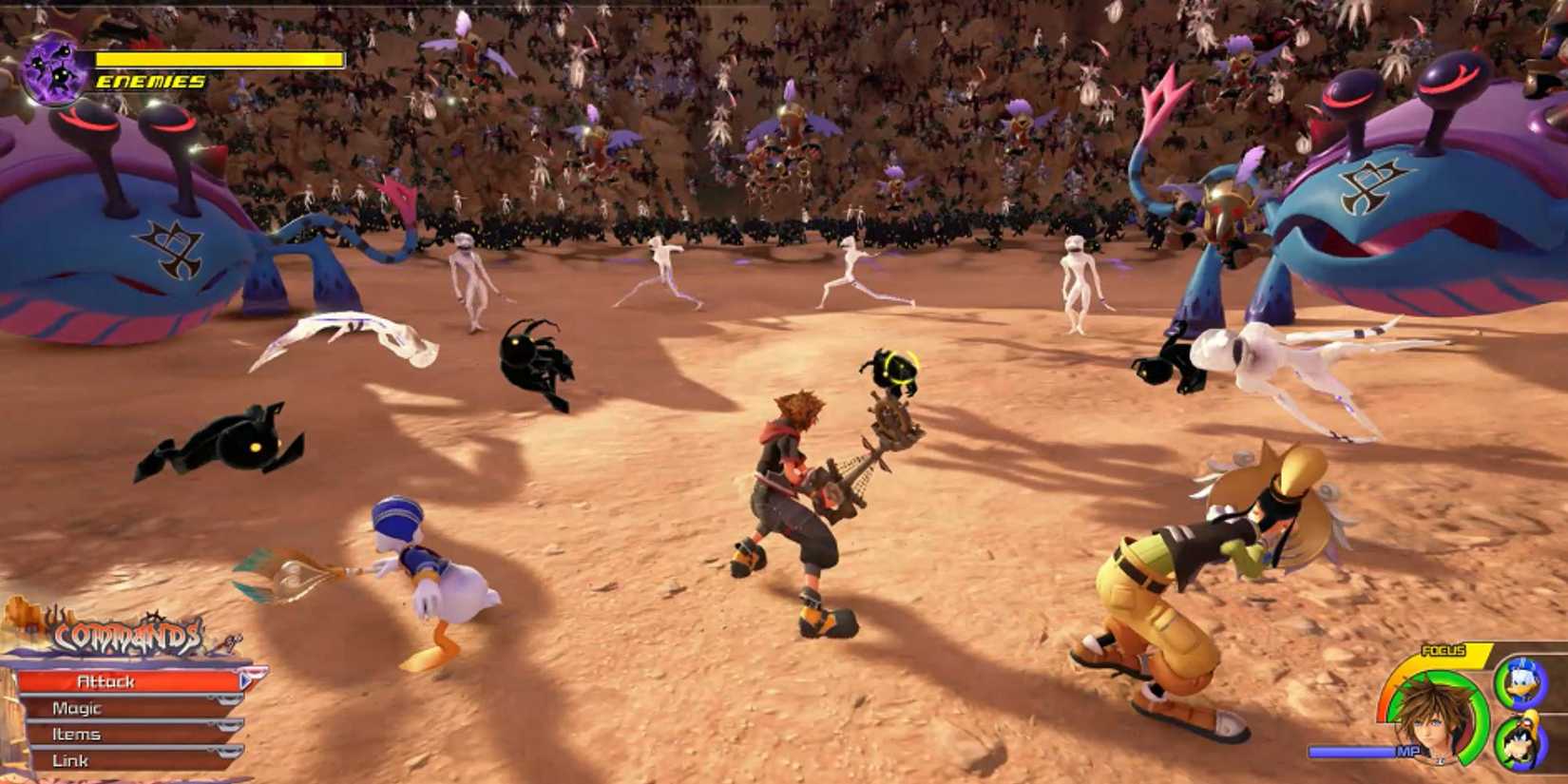Viewport: 1568px width, 784px height.
Task: Select Goofy's party member portrait
Action: click(x=1520, y=741)
